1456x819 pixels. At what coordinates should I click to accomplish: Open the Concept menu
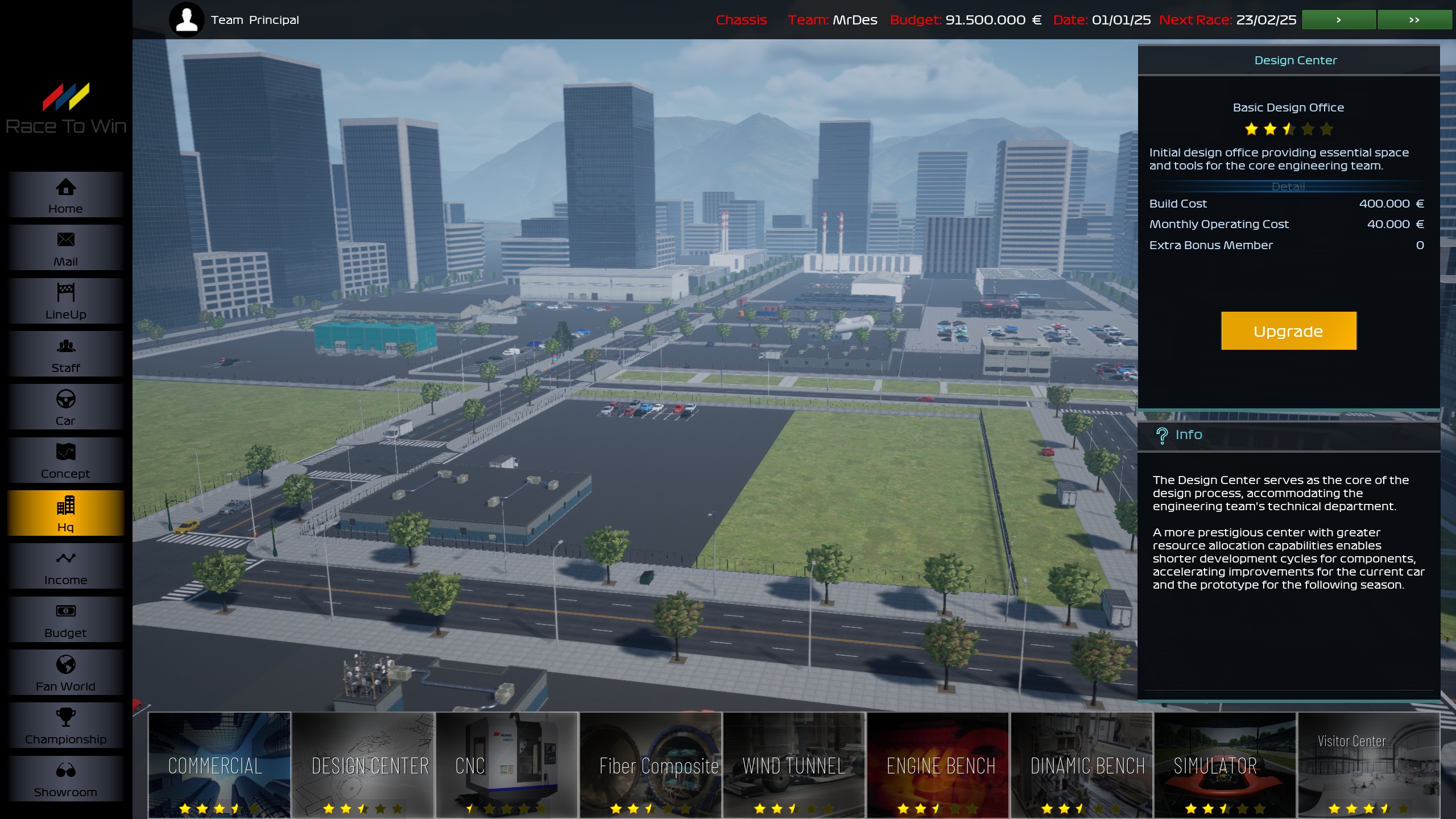65,460
